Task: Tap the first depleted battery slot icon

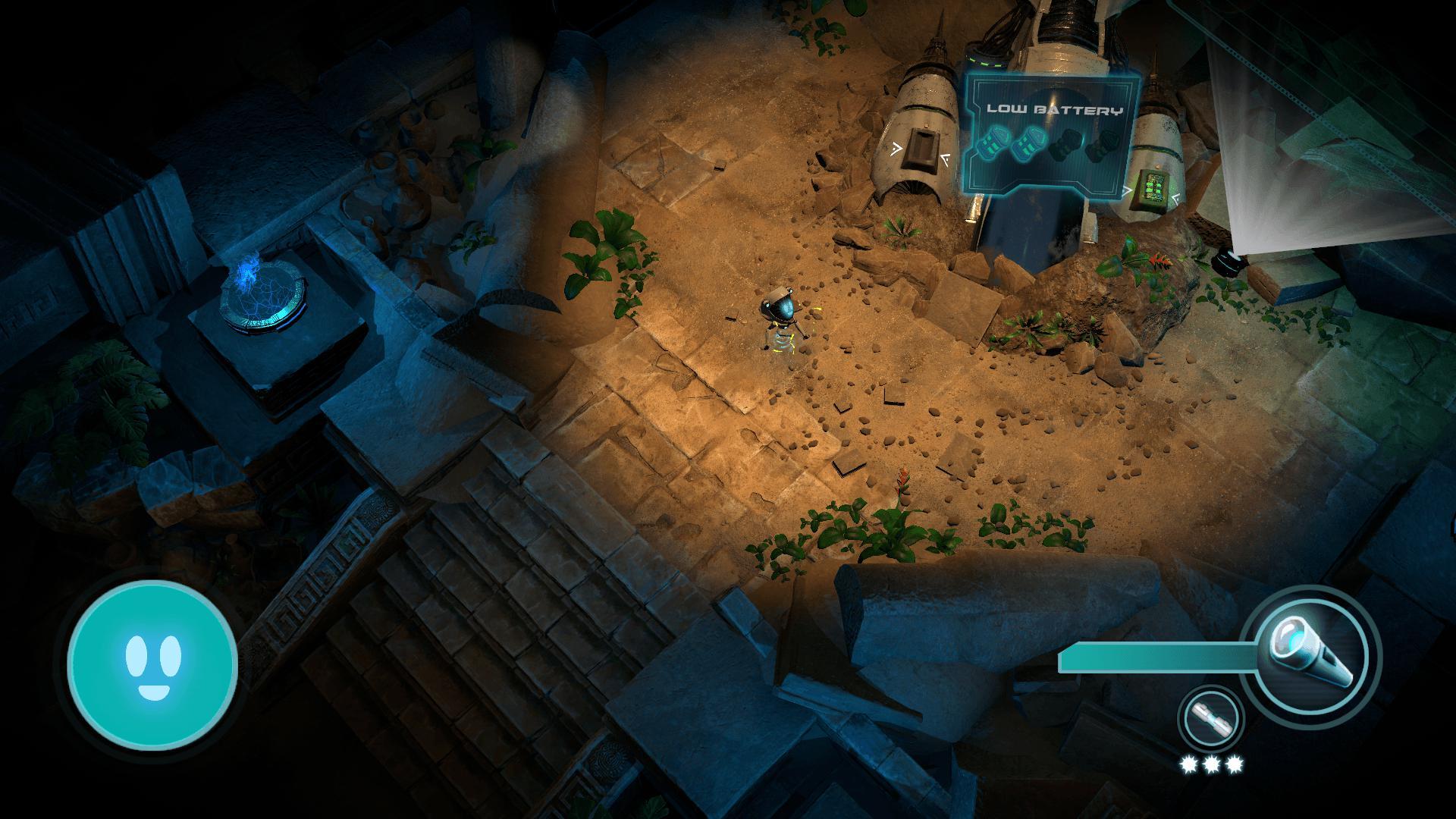Action: (x=1065, y=146)
